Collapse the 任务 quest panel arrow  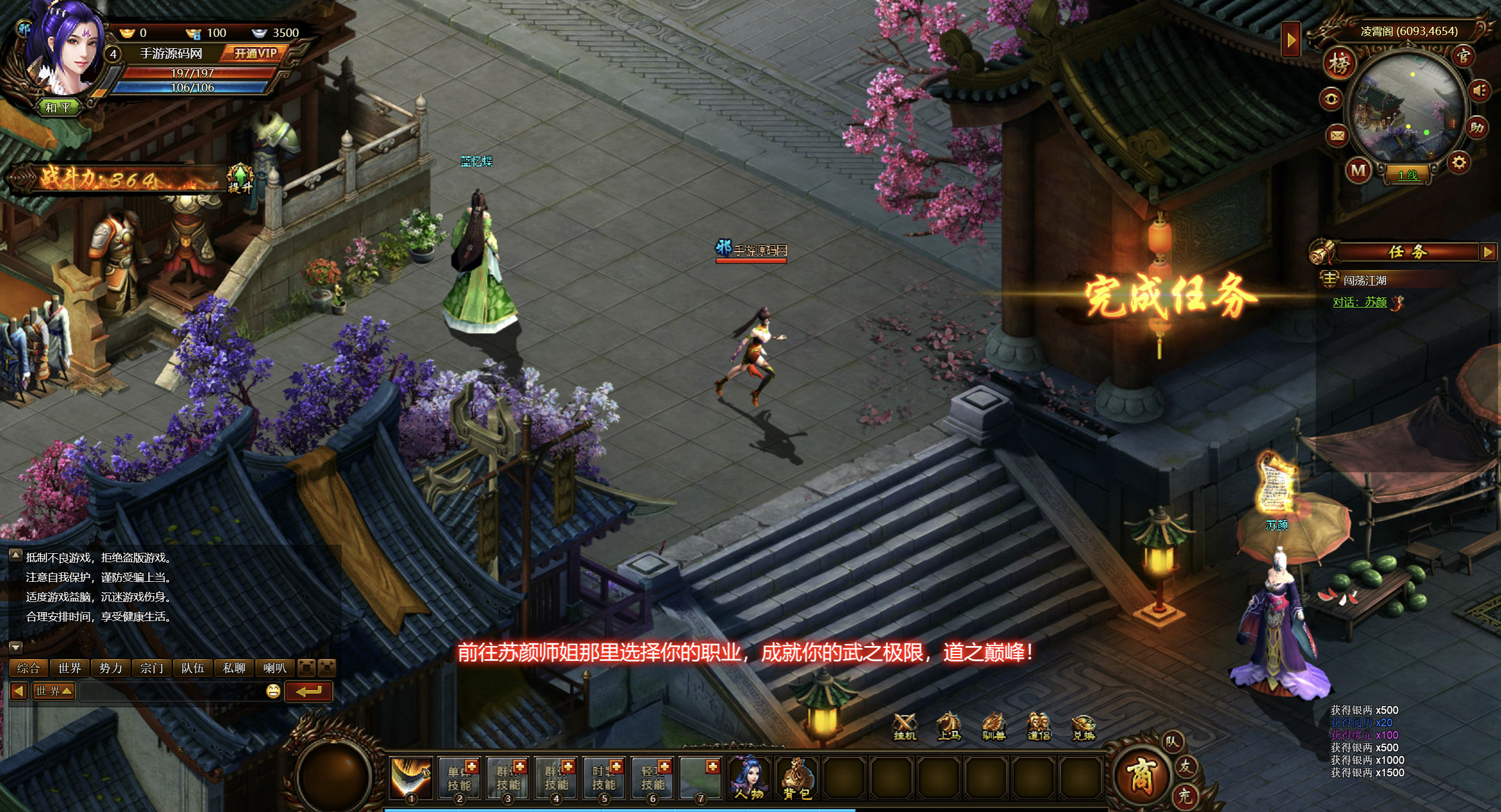click(x=1488, y=252)
